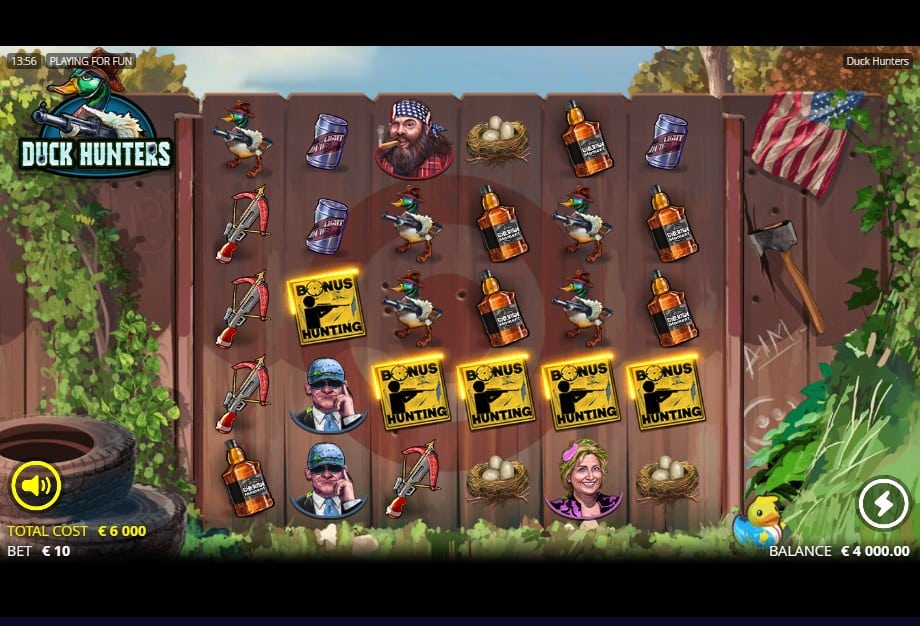Click the lightning bolt button
Viewport: 920px width, 626px height.
883,503
